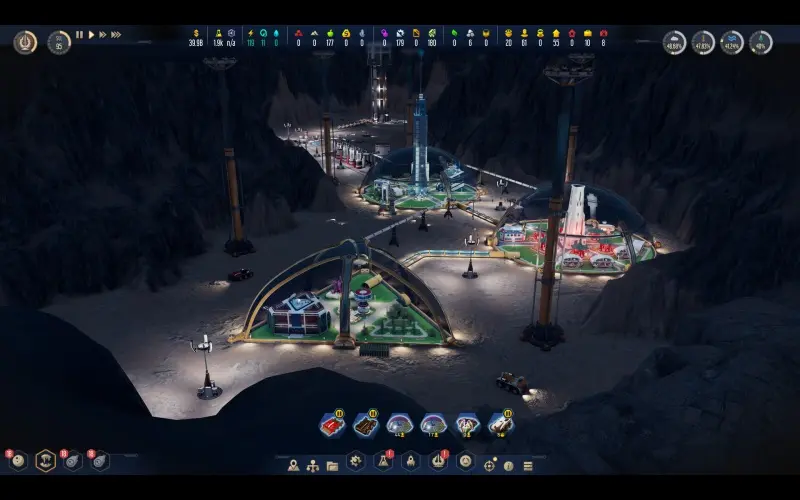Open the flask research button
Image resolution: width=800 pixels, height=500 pixels.
(384, 461)
